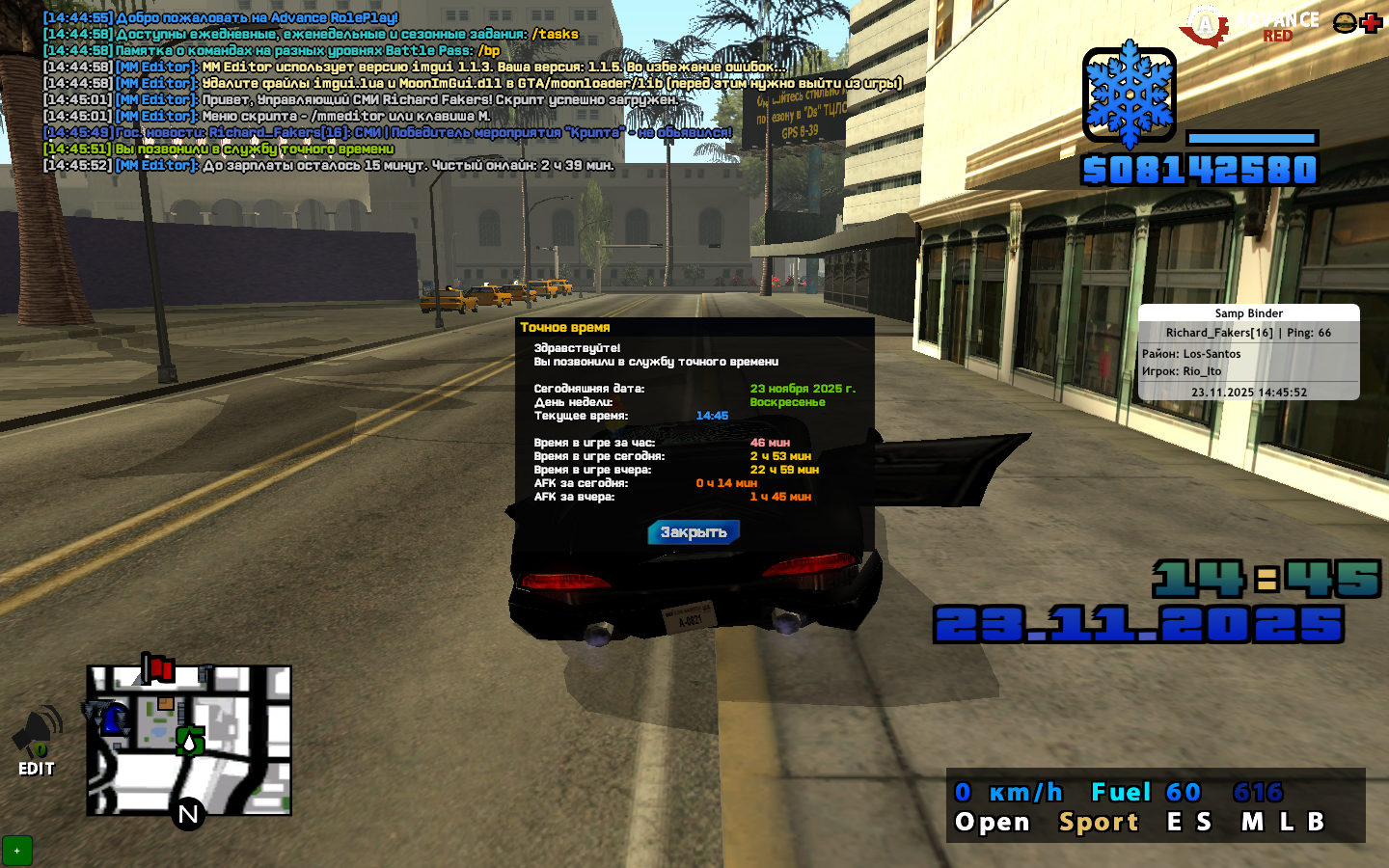The image size is (1389, 868).
Task: Select the blue snowflake weapon icon
Action: pyautogui.click(x=1129, y=95)
